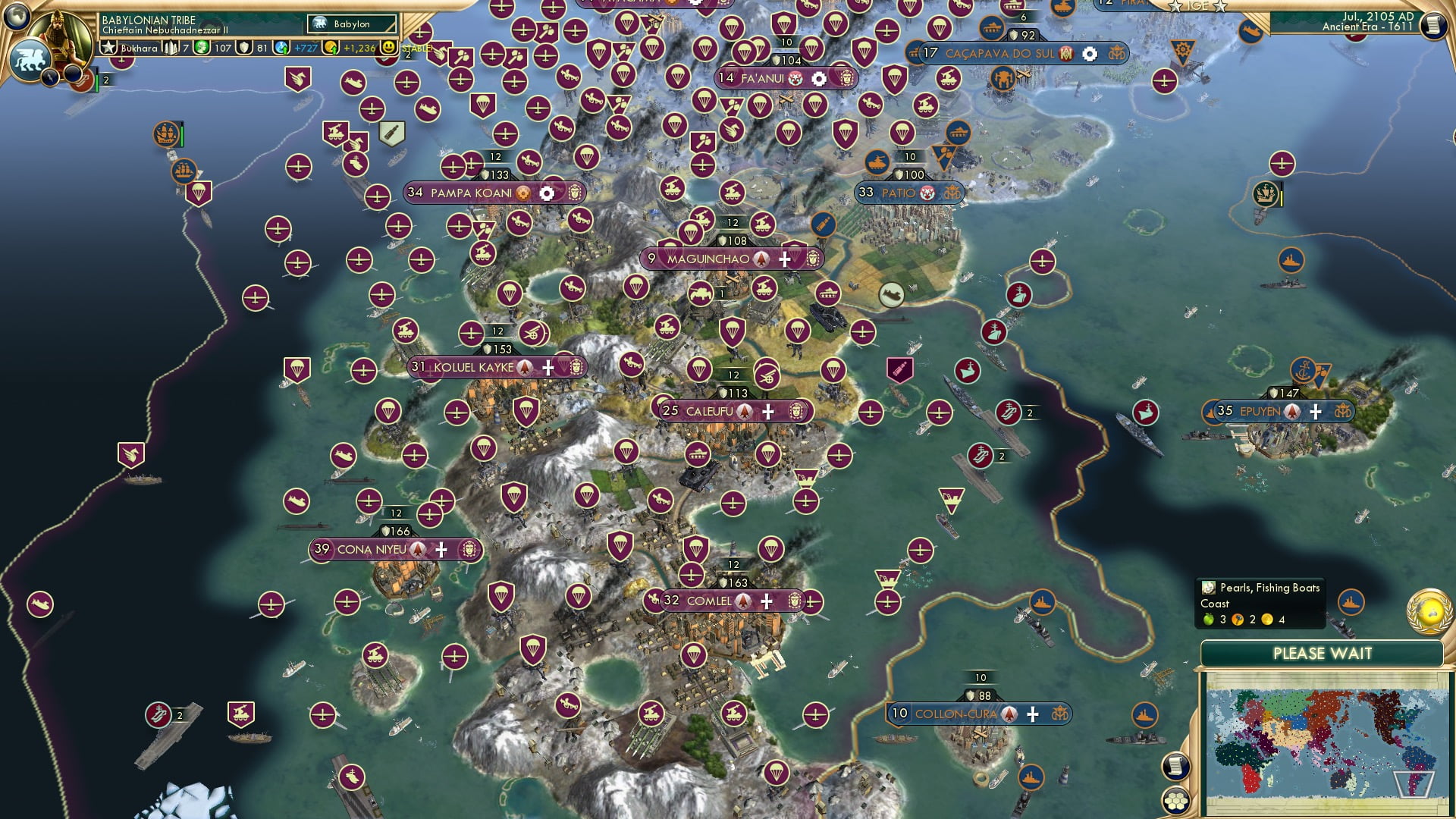1456x819 pixels.
Task: Open the production gear on Caçapava do Sul banner
Action: [x=1090, y=54]
